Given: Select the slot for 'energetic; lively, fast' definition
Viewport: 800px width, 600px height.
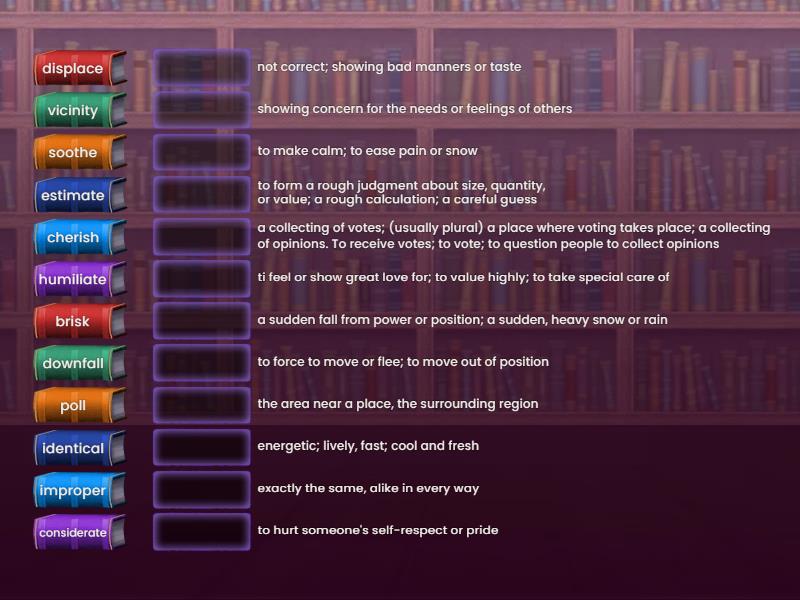Looking at the screenshot, I should click(201, 447).
